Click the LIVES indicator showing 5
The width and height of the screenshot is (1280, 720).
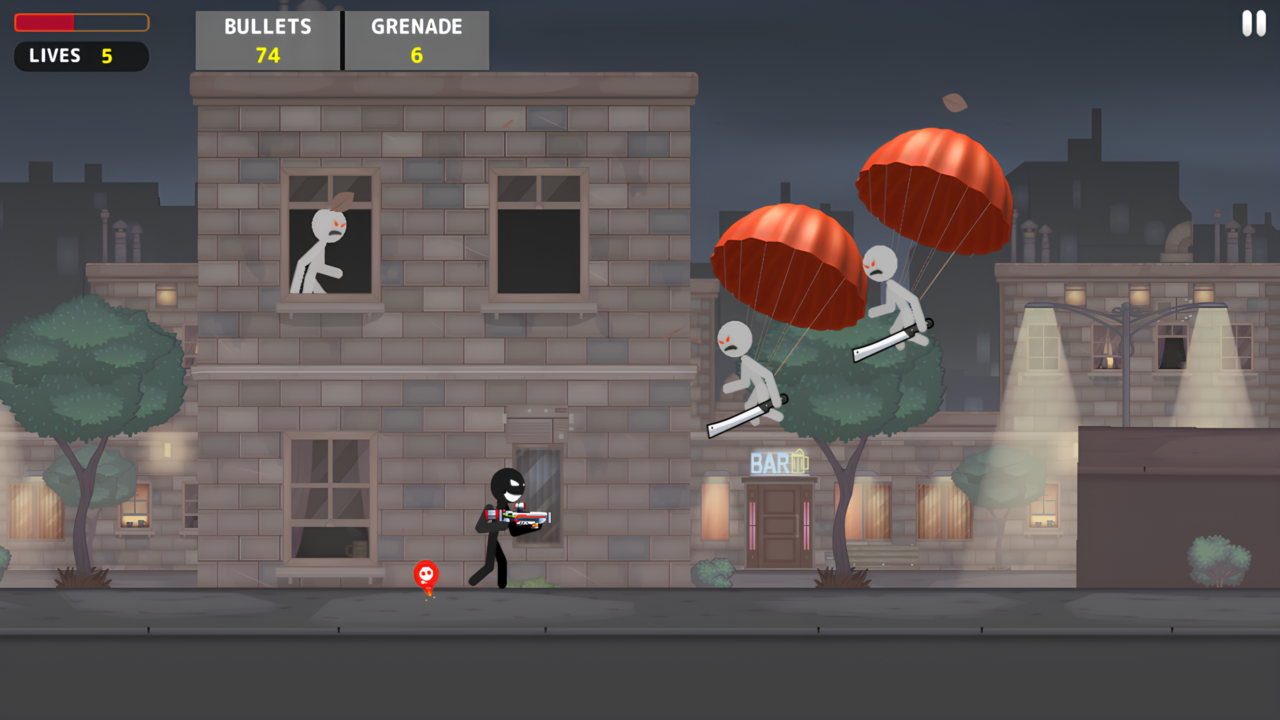point(80,56)
